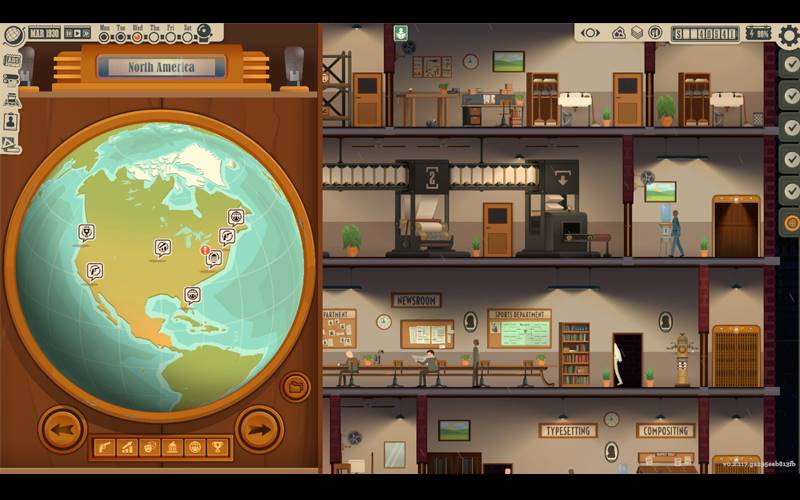800x500 pixels.
Task: Select the government building politics category
Action: [171, 447]
